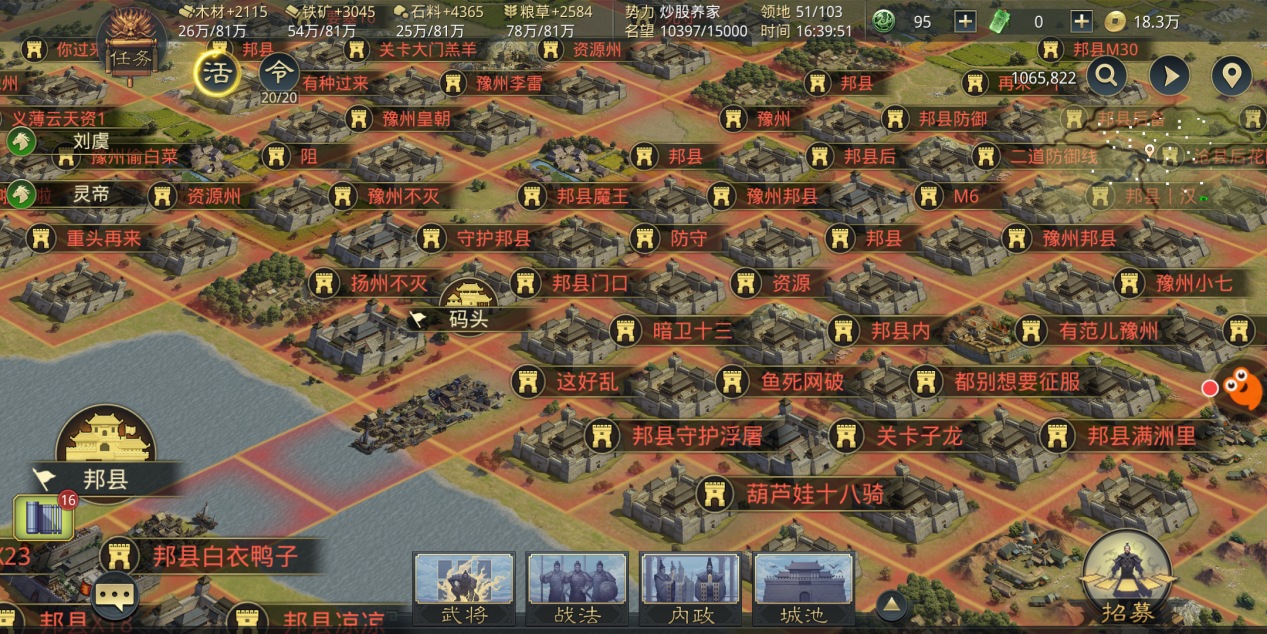Collapse the bottom menu with the arrow
This screenshot has height=634, width=1267.
pyautogui.click(x=891, y=604)
